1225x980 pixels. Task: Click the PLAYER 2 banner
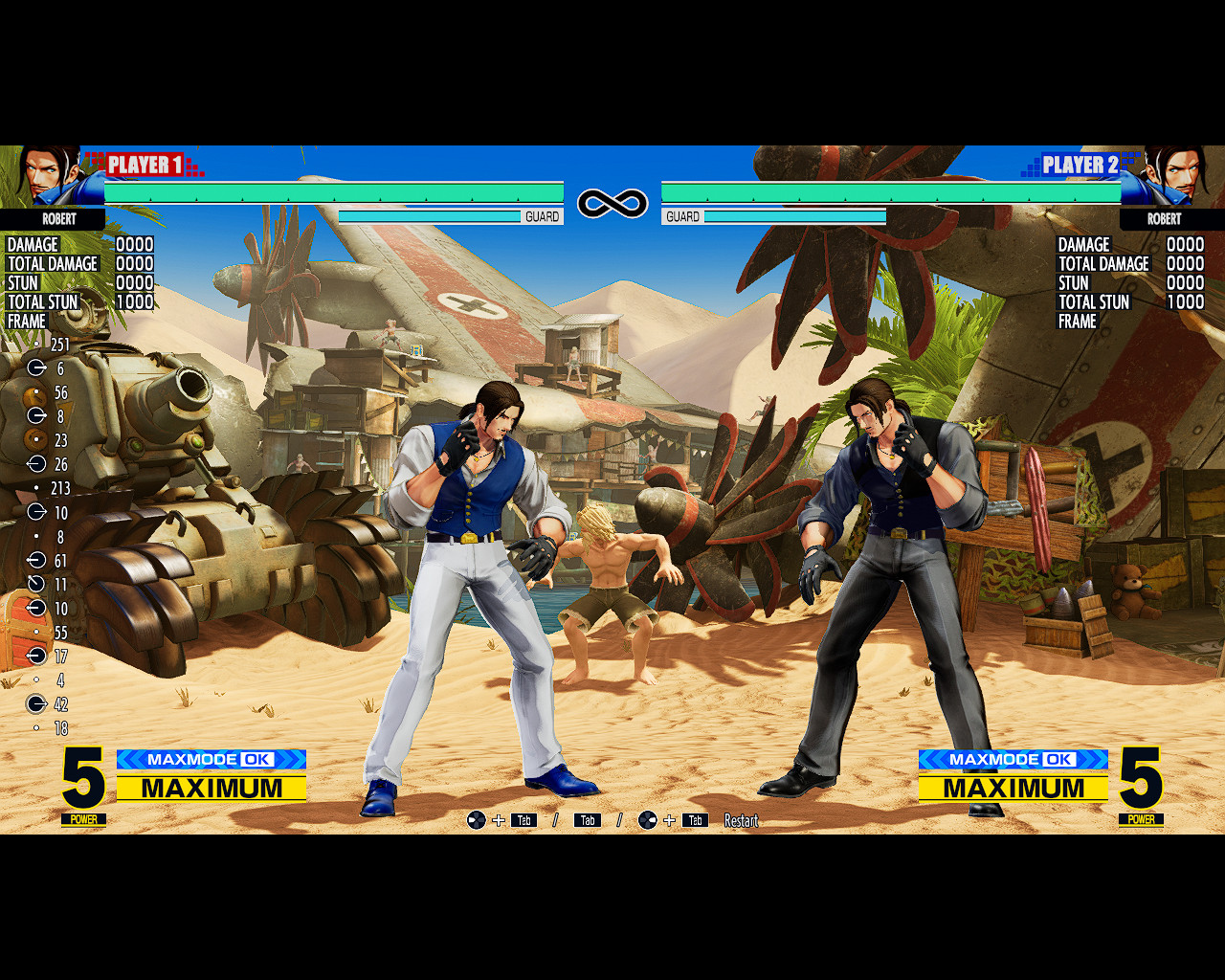pyautogui.click(x=1082, y=165)
